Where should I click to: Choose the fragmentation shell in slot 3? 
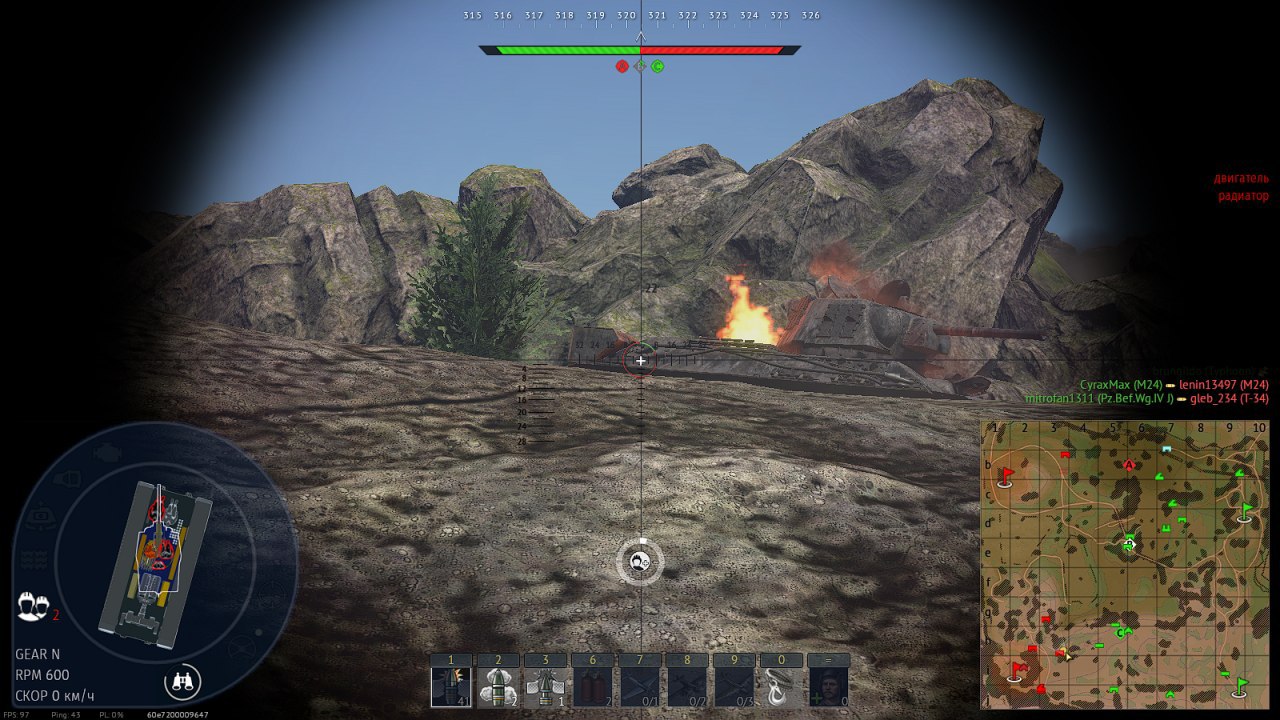point(545,687)
